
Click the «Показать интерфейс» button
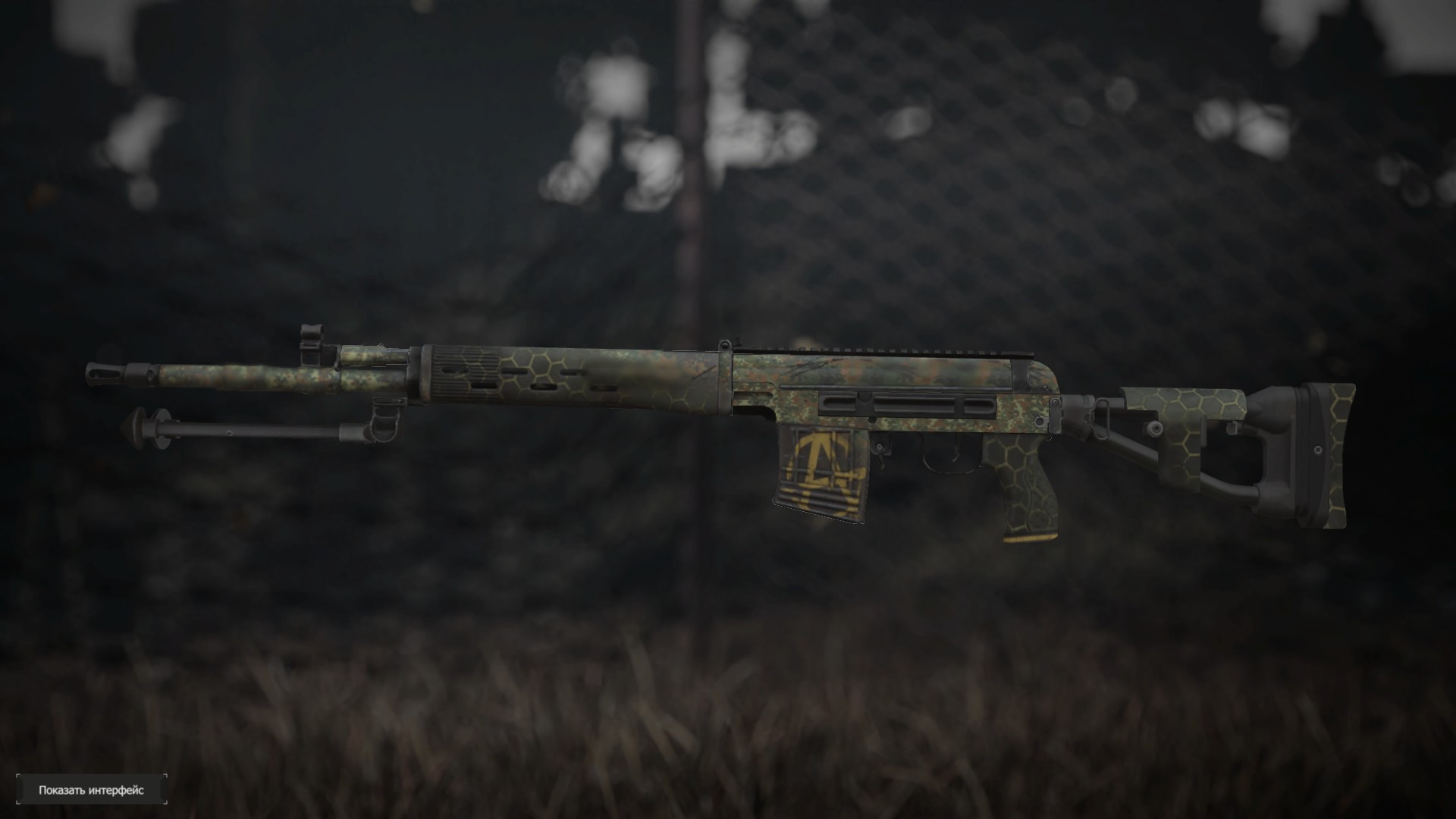coord(91,789)
